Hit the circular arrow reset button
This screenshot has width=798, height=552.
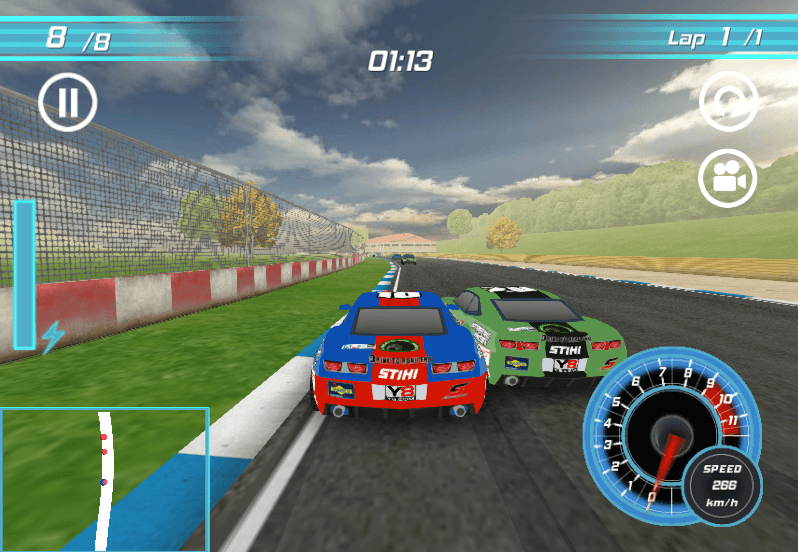(728, 102)
